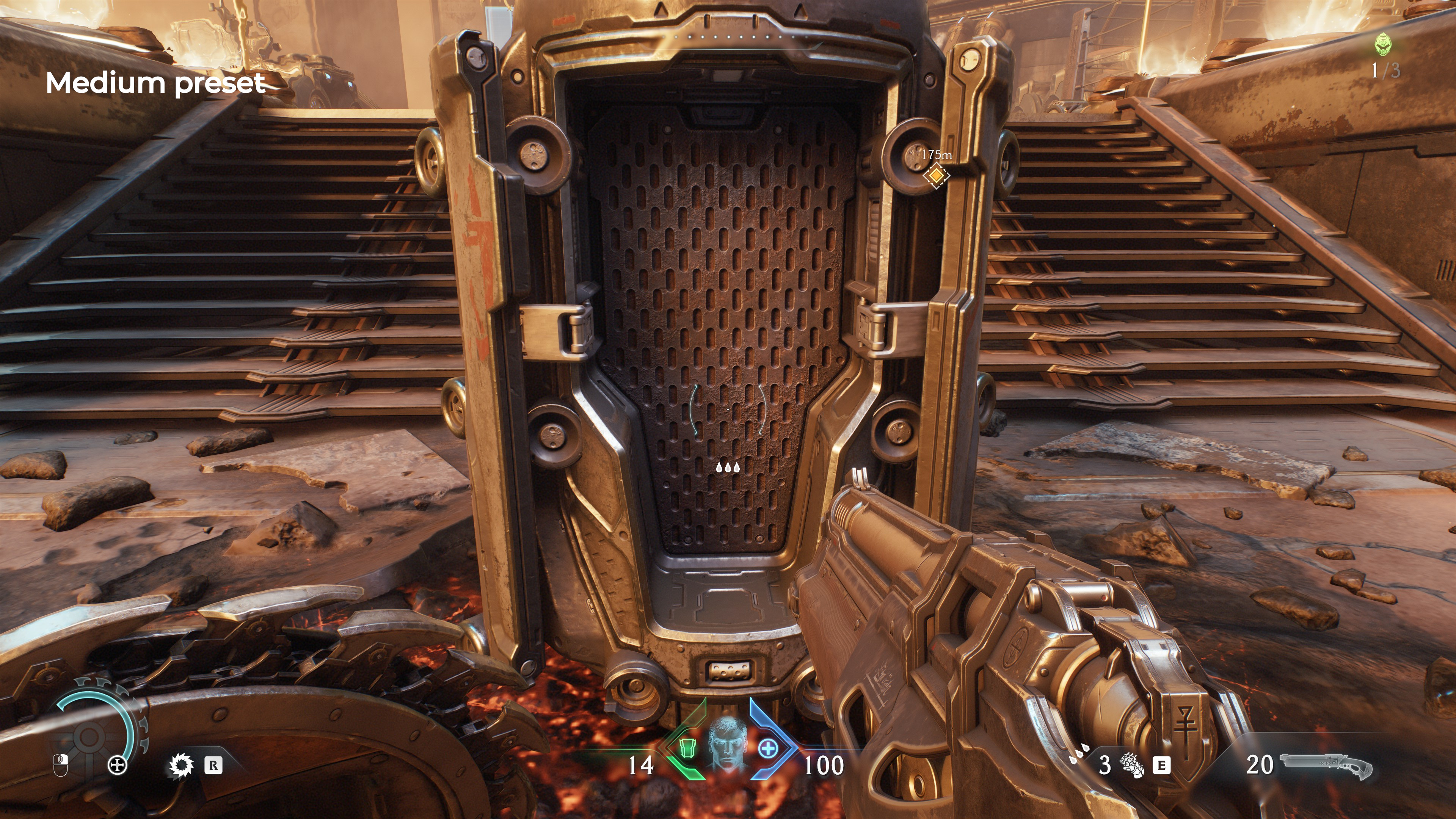Toggle the circular melee crosshair icon
The height and width of the screenshot is (819, 1456).
(x=118, y=765)
